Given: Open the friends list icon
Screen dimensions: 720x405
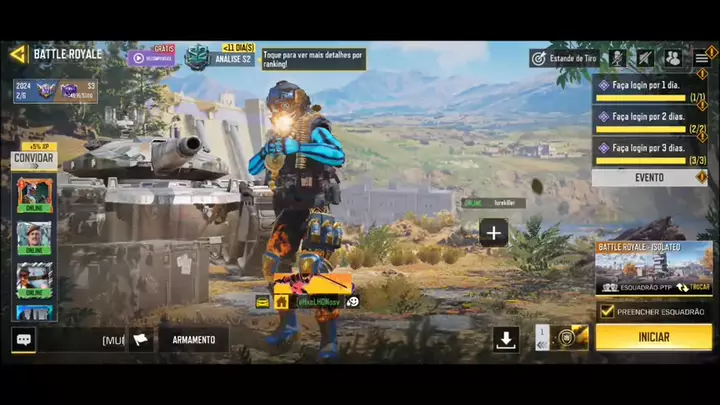Looking at the screenshot, I should coord(673,58).
